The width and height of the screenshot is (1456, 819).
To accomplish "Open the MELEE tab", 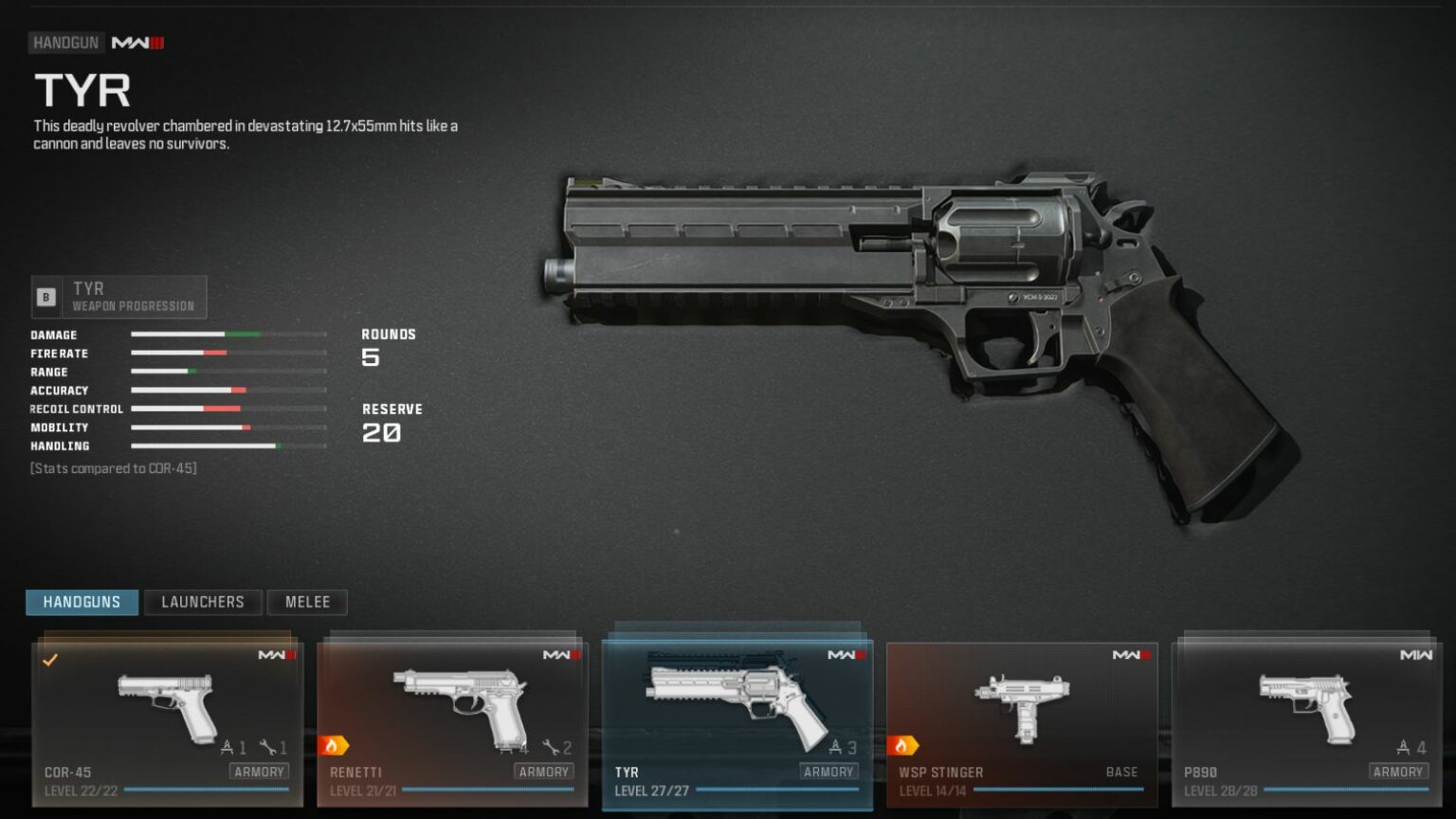I will [x=307, y=602].
